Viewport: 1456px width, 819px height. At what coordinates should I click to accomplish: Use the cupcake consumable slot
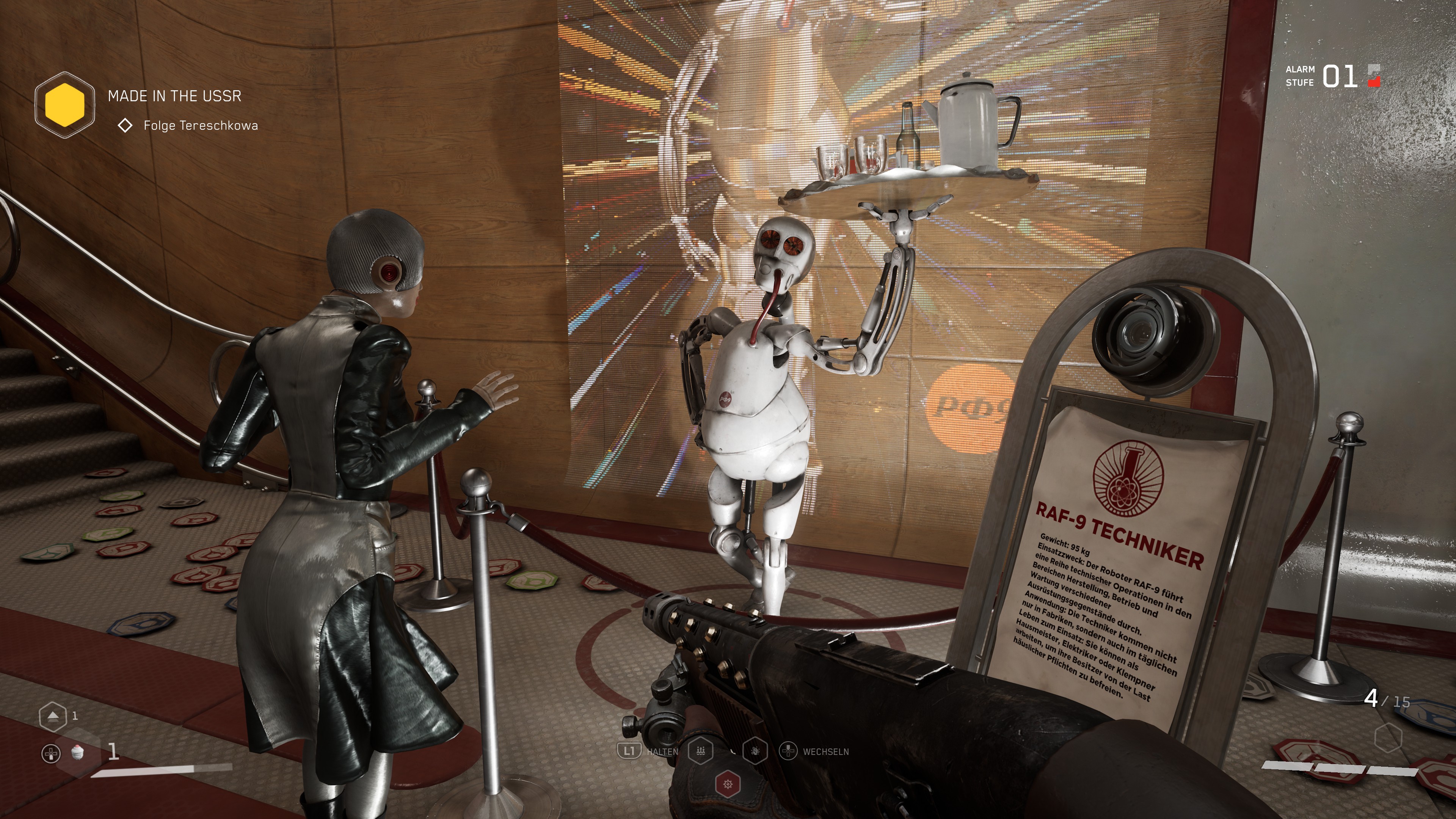point(78,751)
